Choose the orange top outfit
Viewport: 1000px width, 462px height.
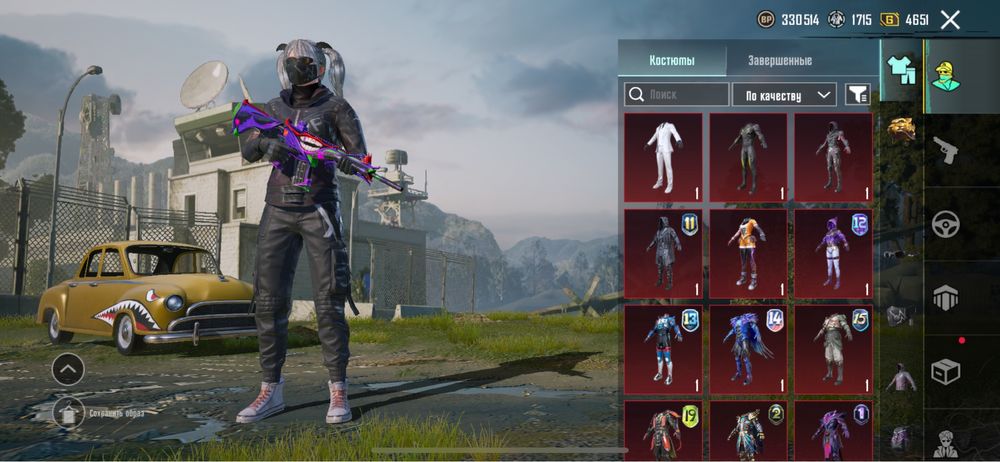tap(748, 252)
